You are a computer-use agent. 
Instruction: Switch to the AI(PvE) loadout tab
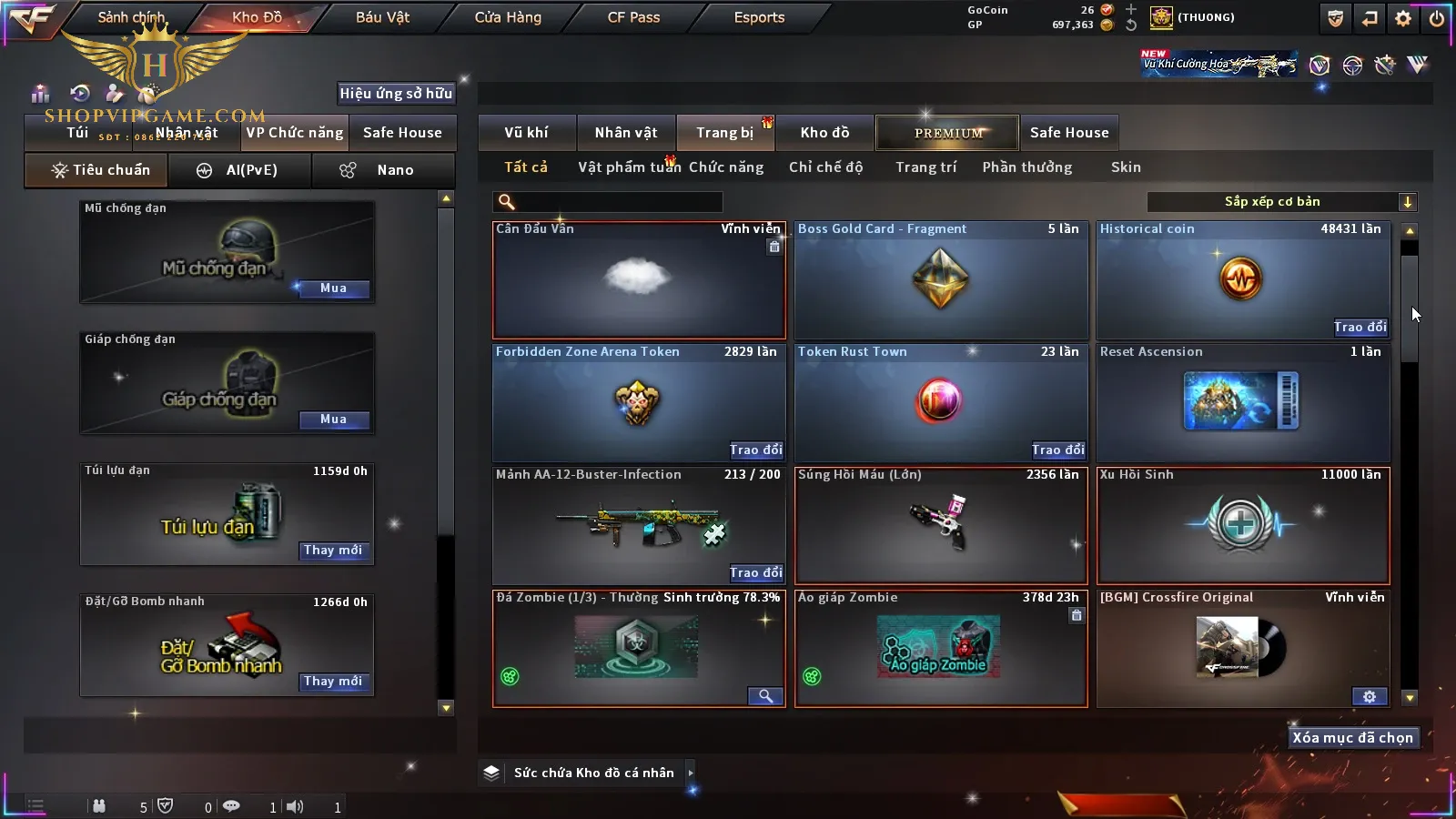click(x=240, y=170)
